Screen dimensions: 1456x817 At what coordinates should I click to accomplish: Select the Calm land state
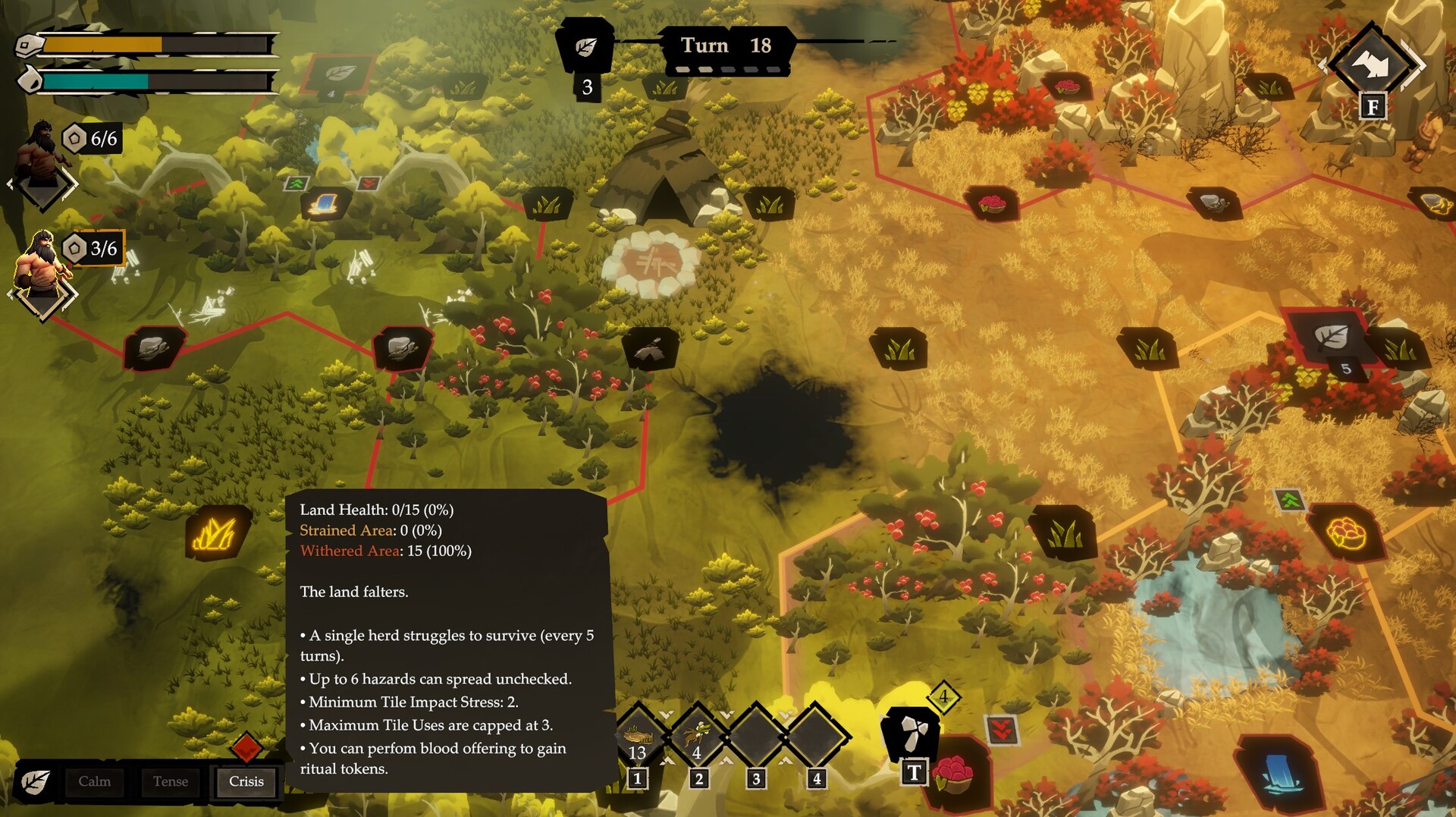[95, 781]
